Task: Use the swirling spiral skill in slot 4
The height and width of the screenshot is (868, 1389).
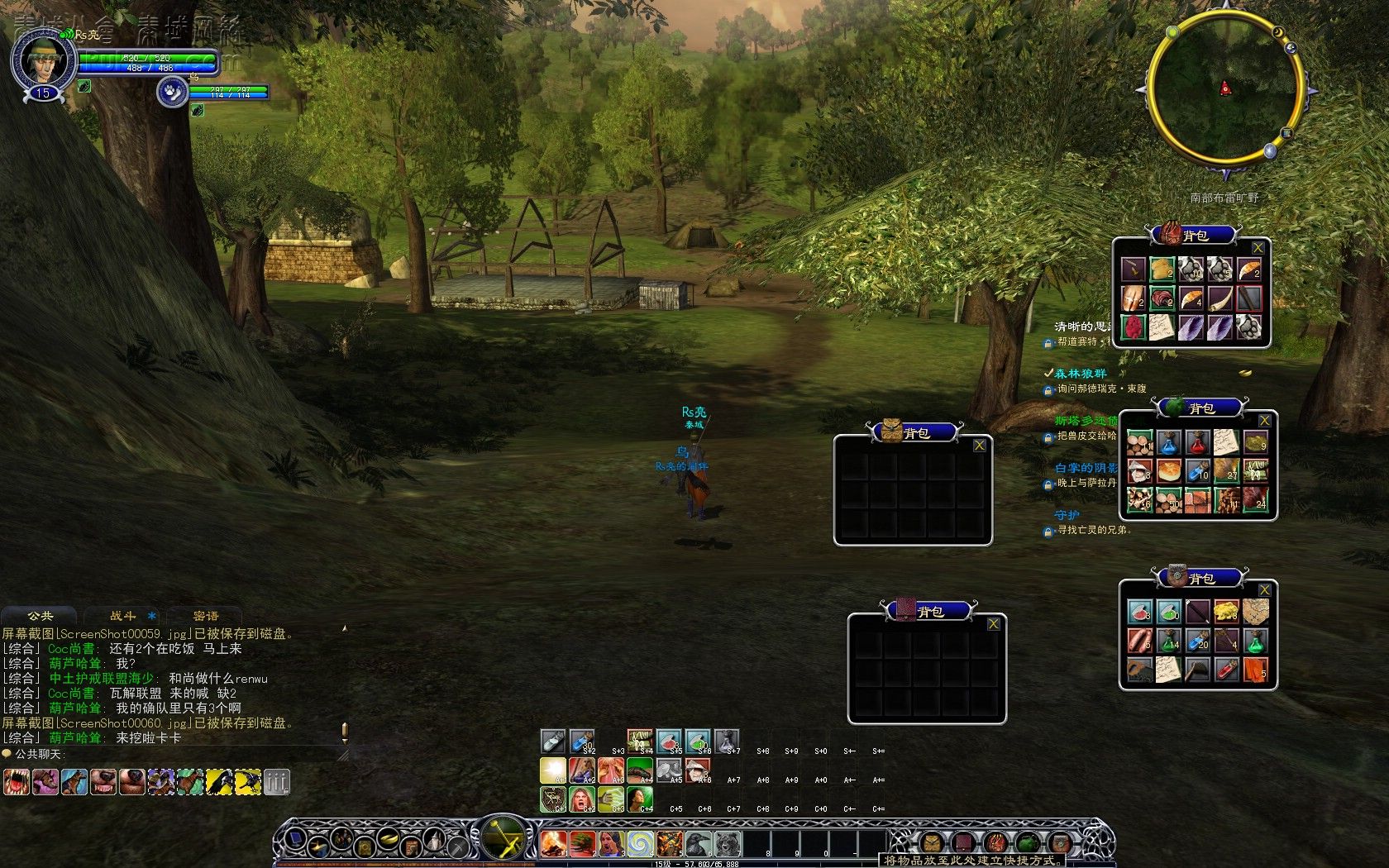Action: coord(640,843)
